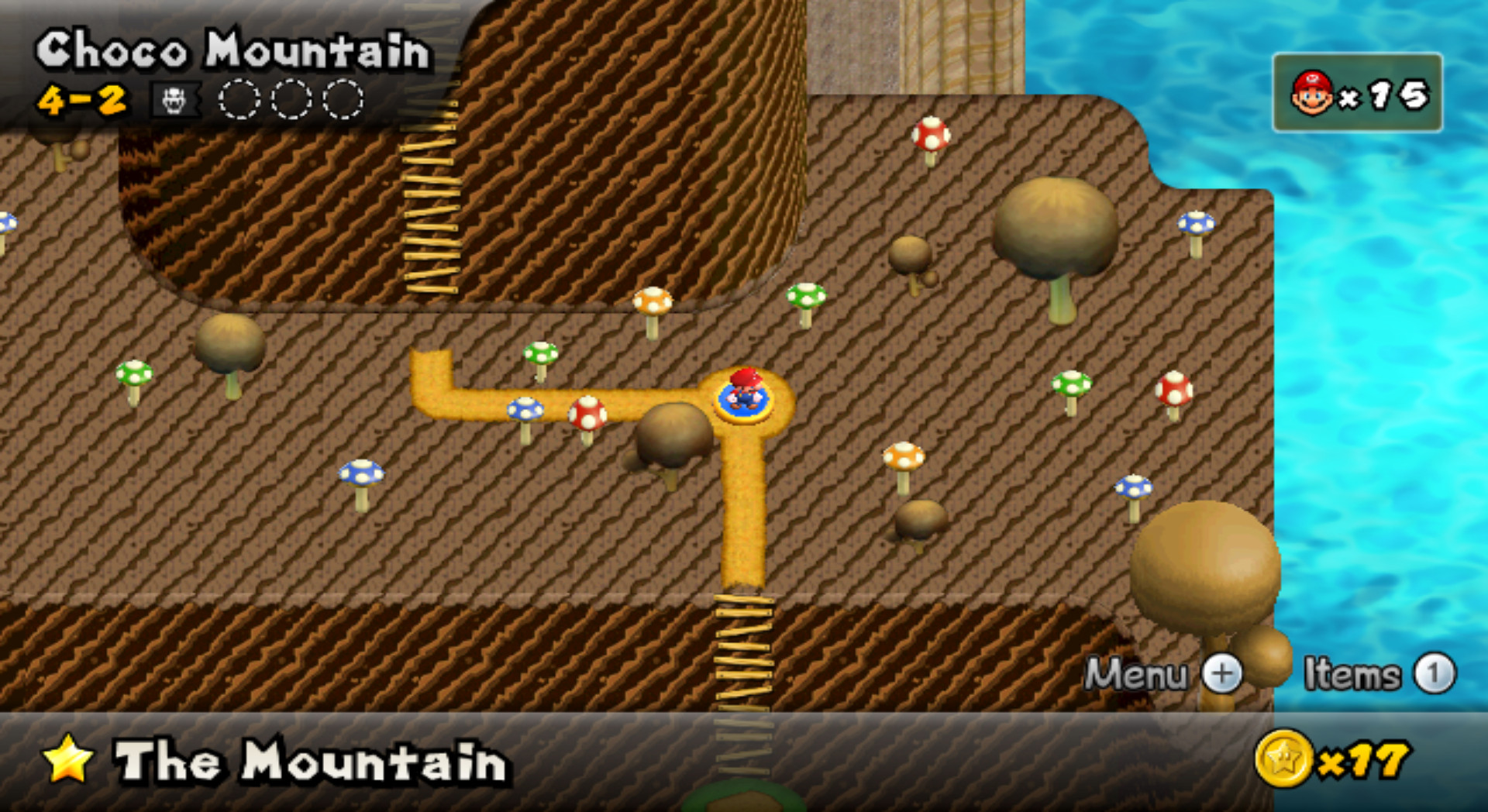Click the skull icon beside the level number

click(x=174, y=99)
